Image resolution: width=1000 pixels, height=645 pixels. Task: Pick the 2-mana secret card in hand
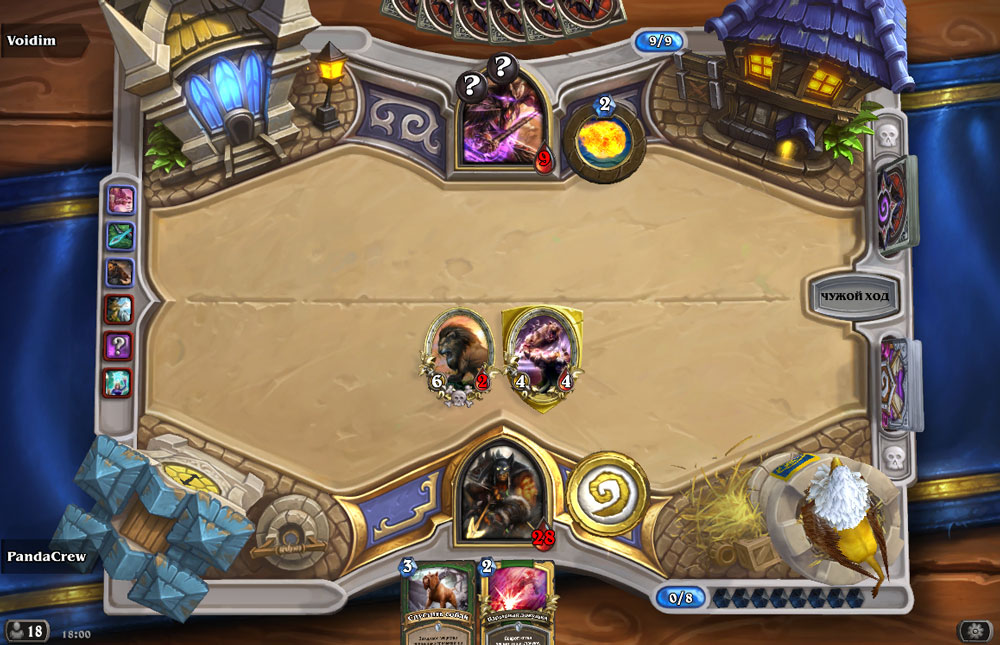518,605
